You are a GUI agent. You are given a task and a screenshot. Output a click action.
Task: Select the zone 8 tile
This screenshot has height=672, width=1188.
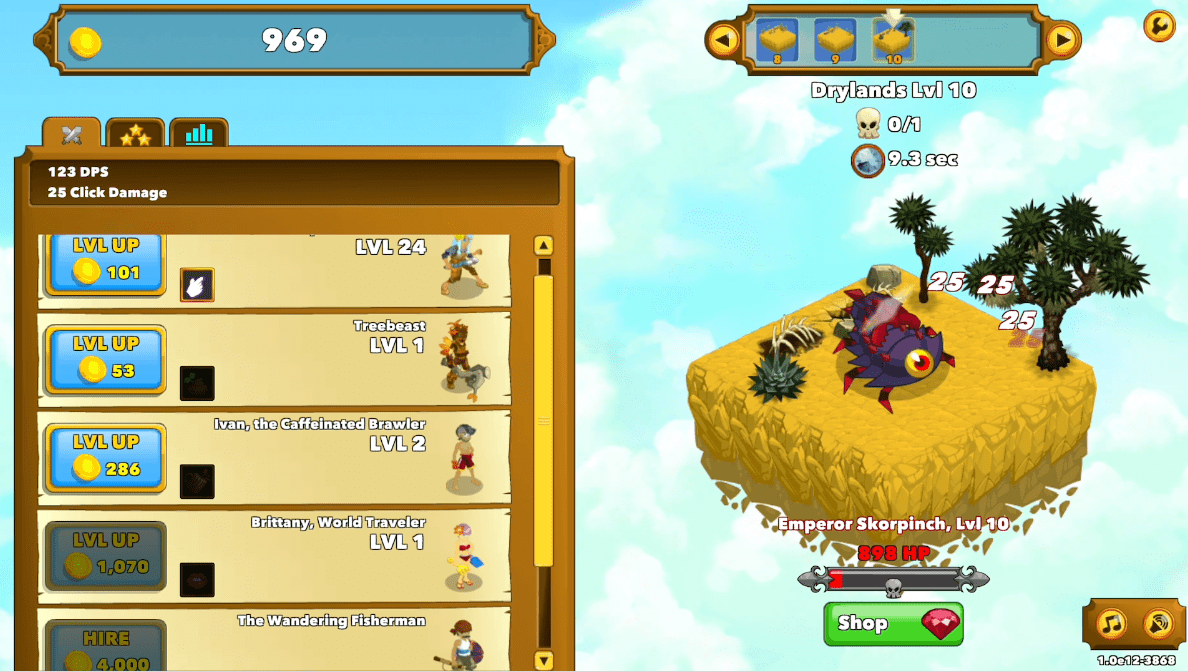777,42
